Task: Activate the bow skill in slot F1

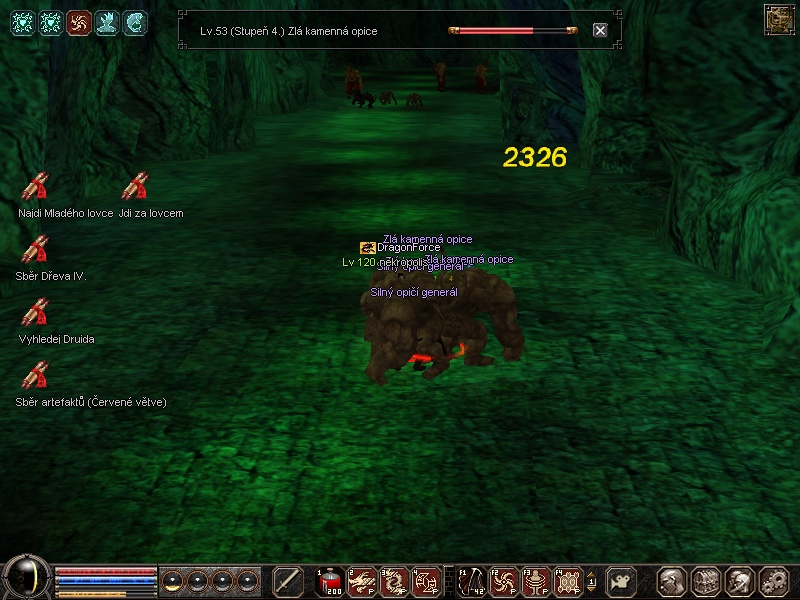Action: [x=471, y=581]
